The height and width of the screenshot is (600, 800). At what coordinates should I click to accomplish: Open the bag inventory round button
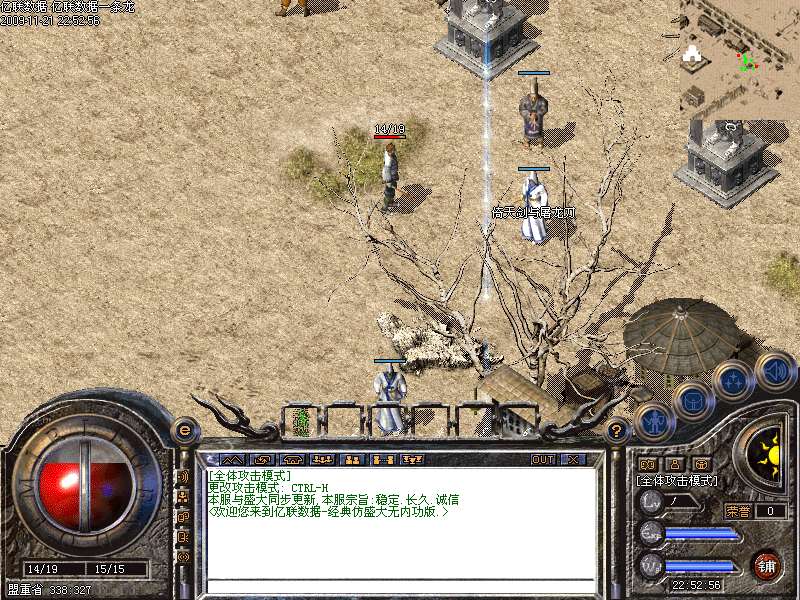pyautogui.click(x=692, y=401)
